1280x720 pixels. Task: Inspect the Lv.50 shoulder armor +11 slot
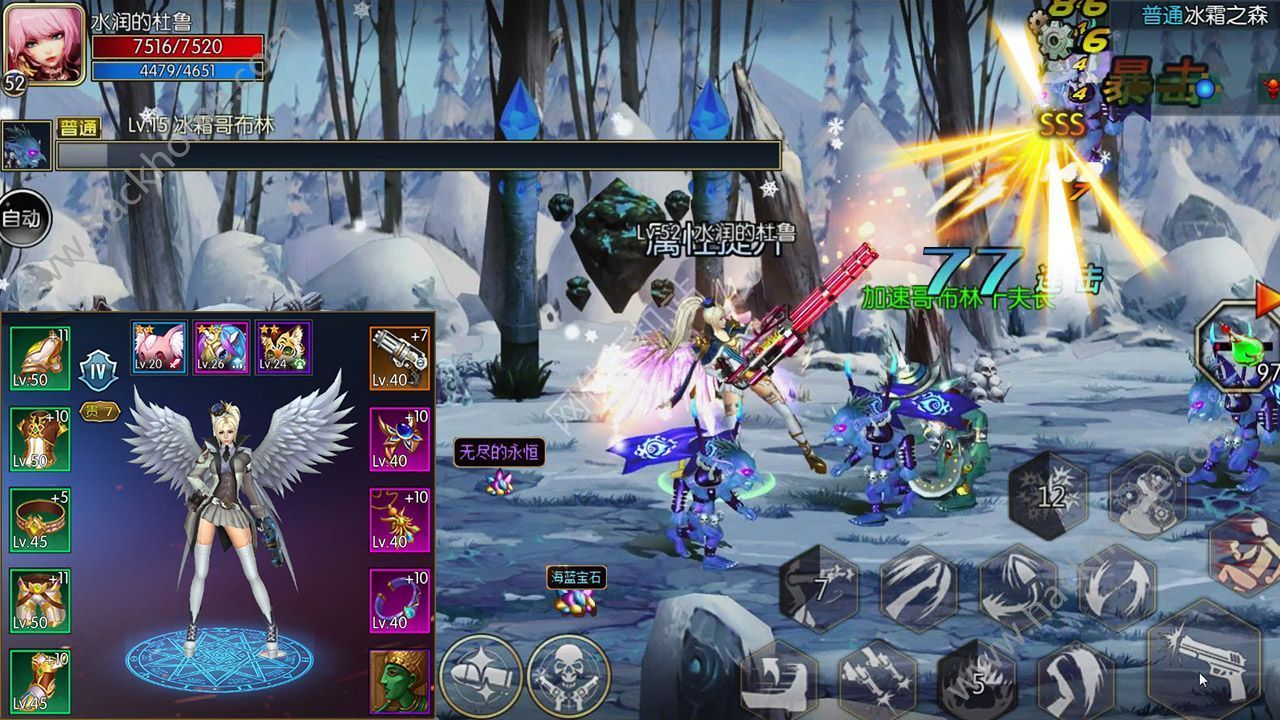click(x=40, y=357)
